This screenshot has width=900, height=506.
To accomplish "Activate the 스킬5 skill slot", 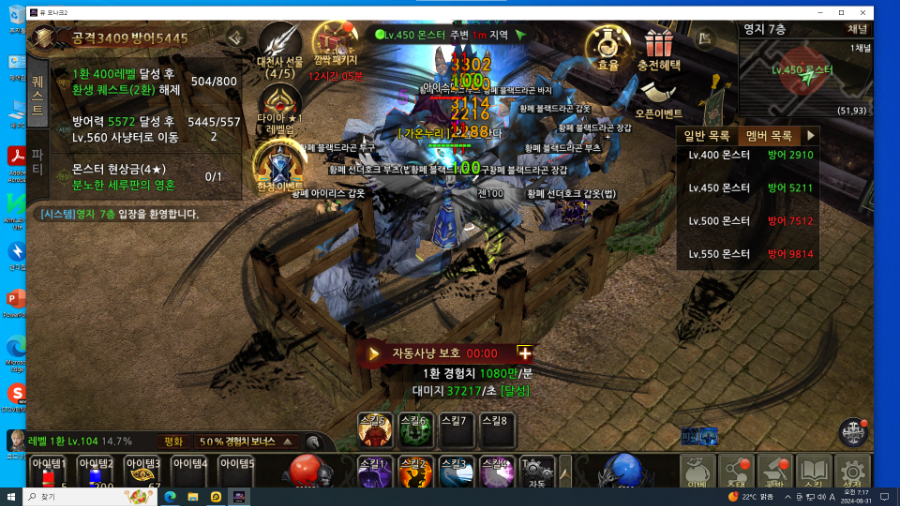I will pyautogui.click(x=375, y=430).
